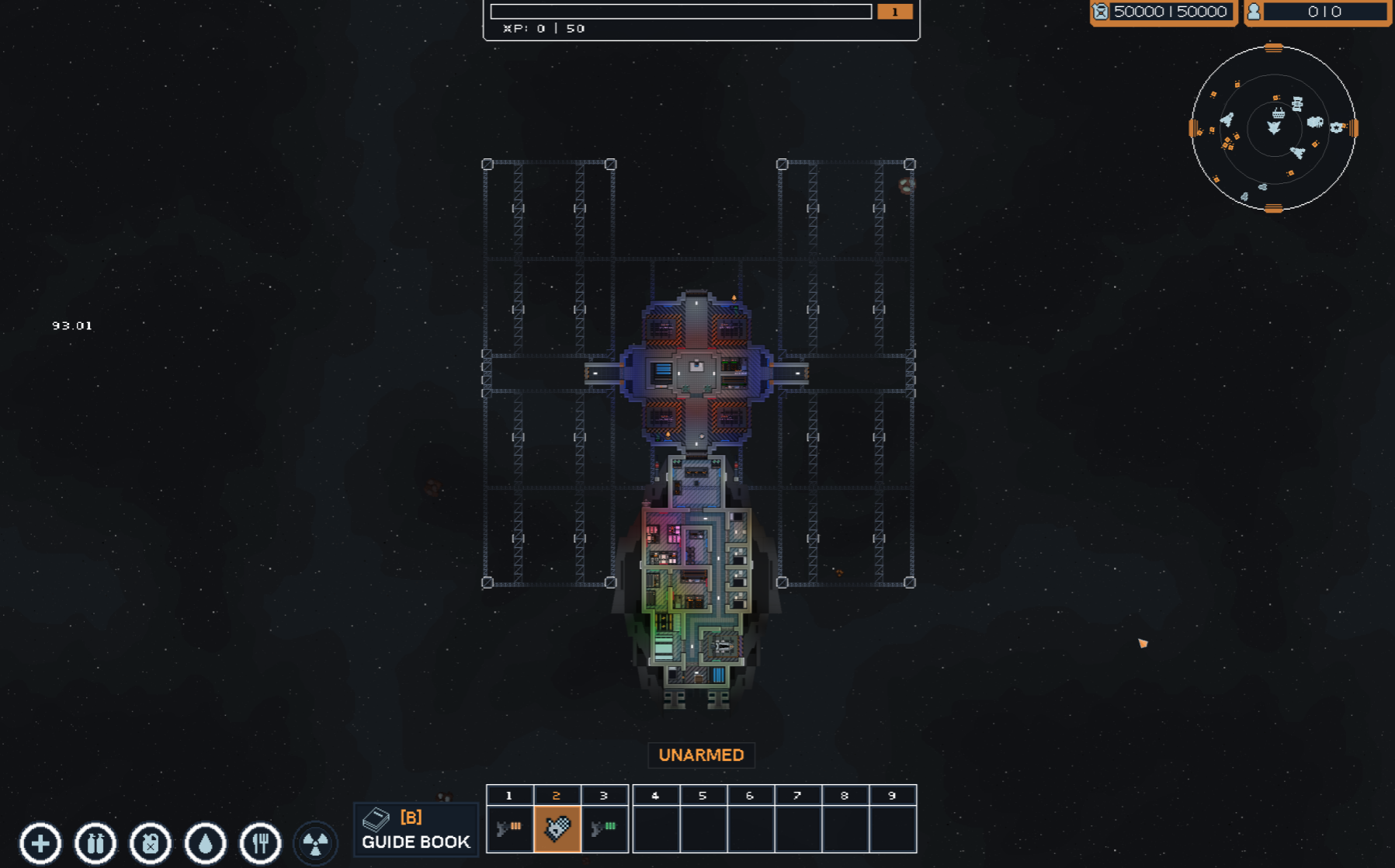1395x868 pixels.
Task: Select hotbar slot 1 weapon with orange ammo
Action: pos(509,828)
